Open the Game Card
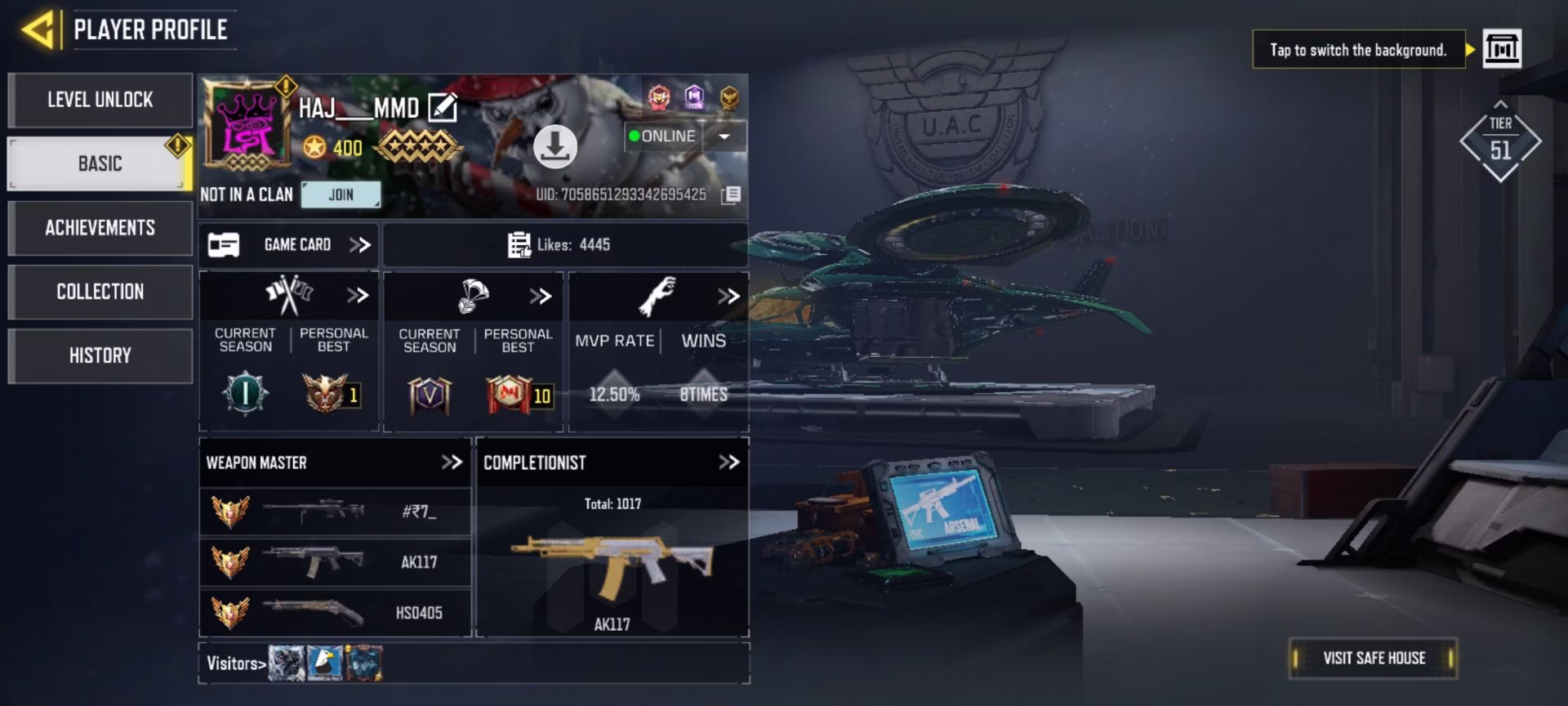This screenshot has height=706, width=1568. click(289, 245)
